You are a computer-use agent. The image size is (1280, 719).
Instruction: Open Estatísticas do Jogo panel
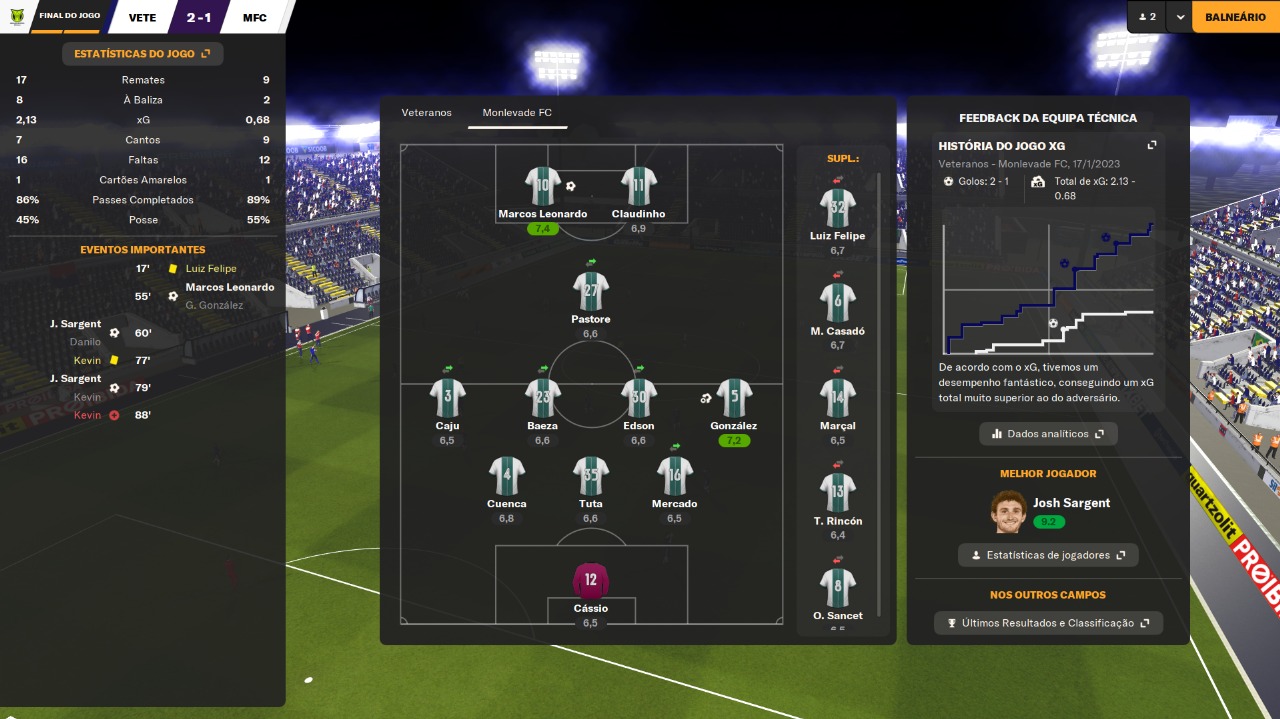click(142, 54)
